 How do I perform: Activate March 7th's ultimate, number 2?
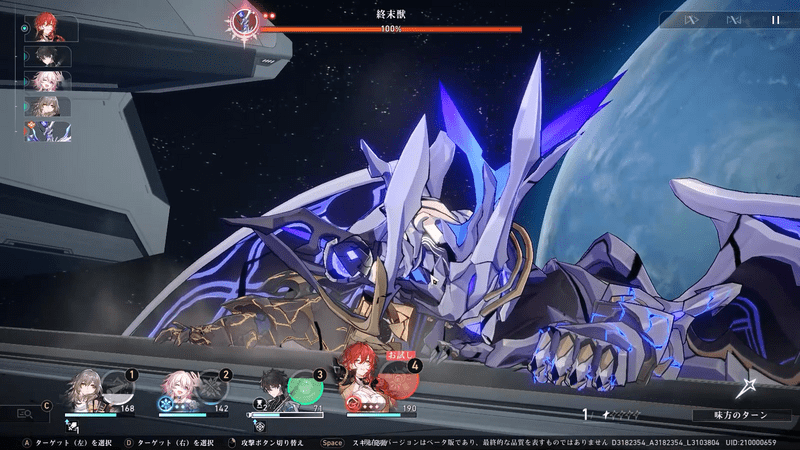211,386
